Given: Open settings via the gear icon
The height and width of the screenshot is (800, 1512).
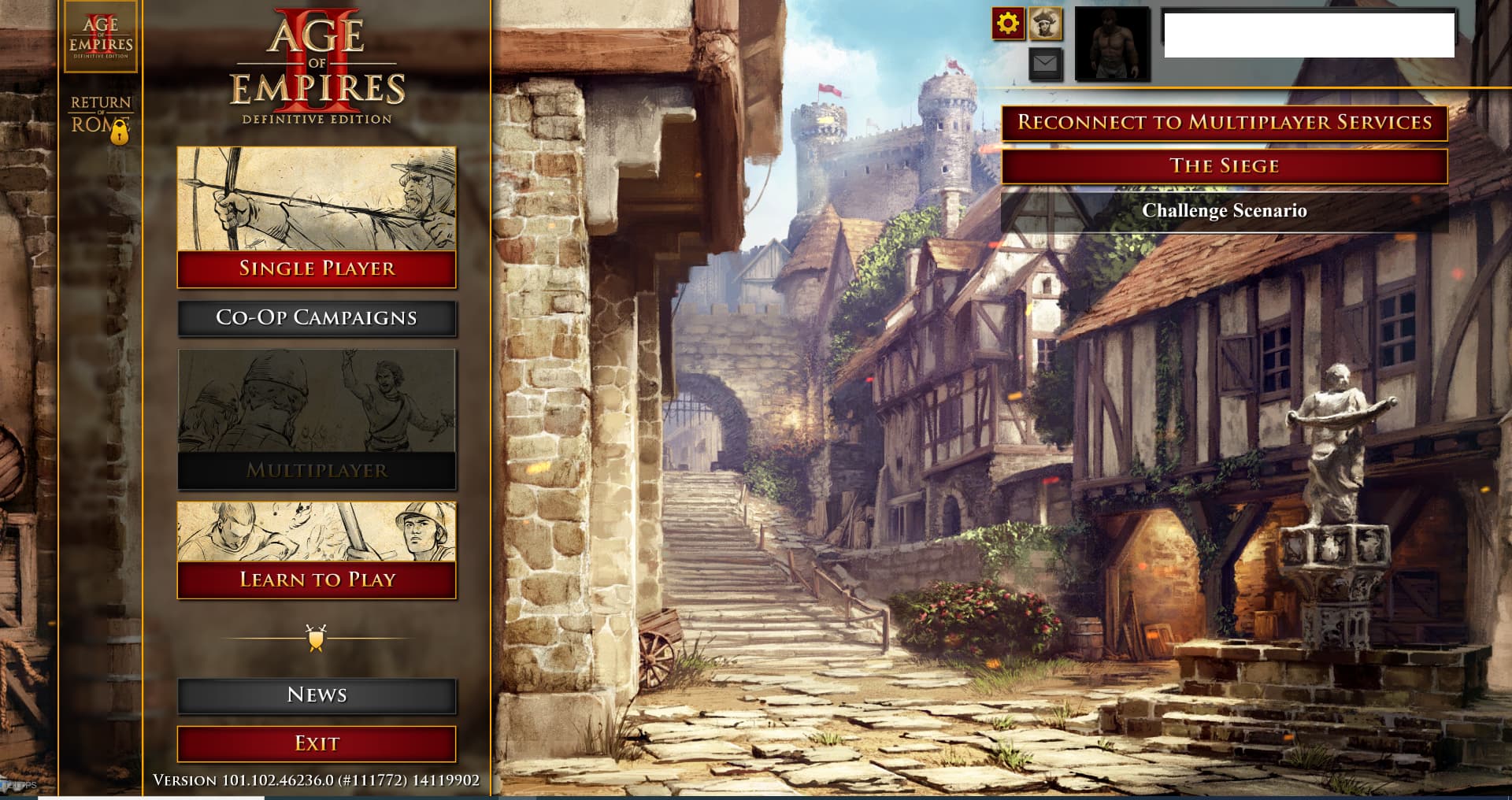Looking at the screenshot, I should 1009,21.
